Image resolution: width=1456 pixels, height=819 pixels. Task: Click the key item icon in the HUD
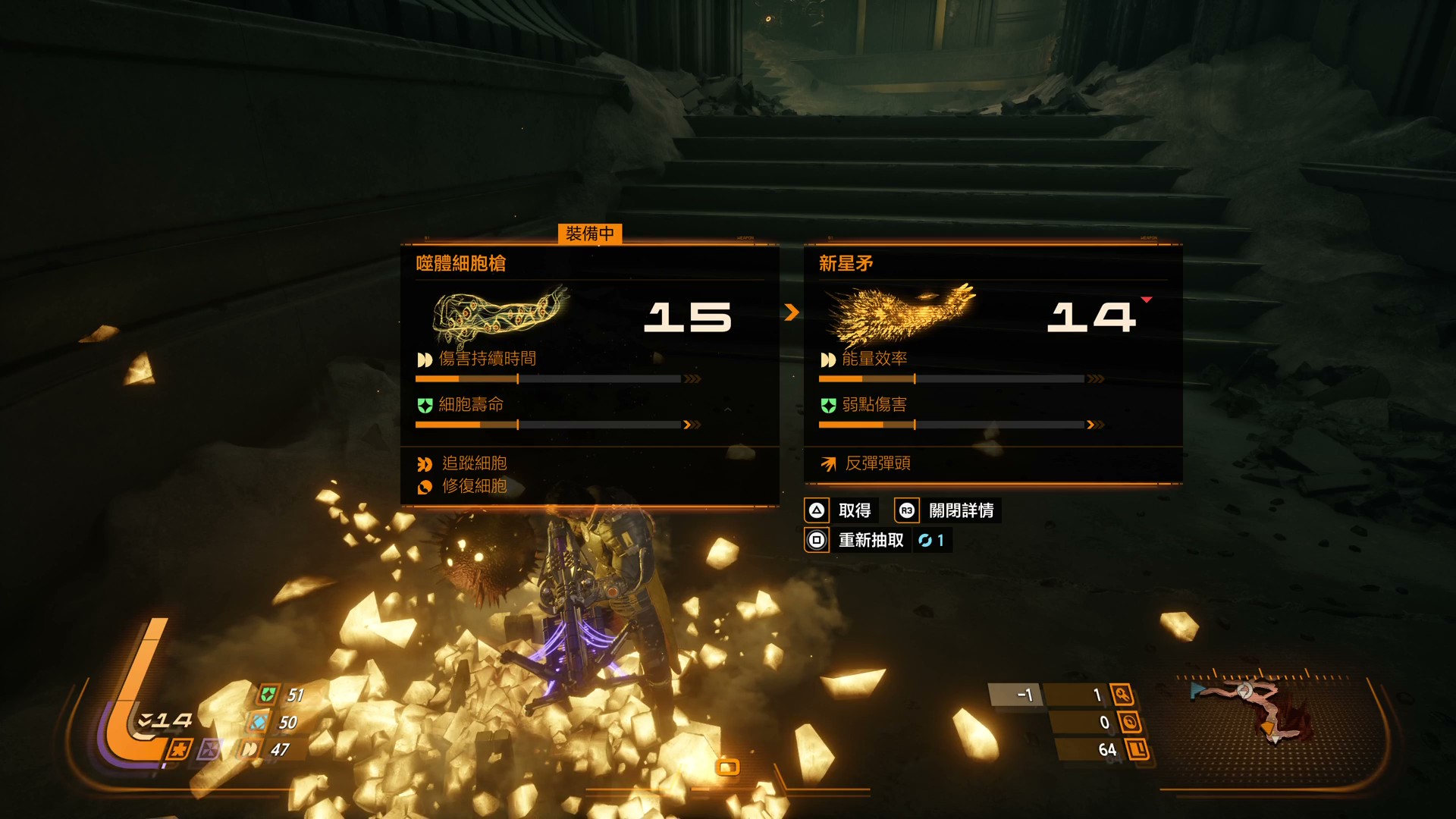1122,695
